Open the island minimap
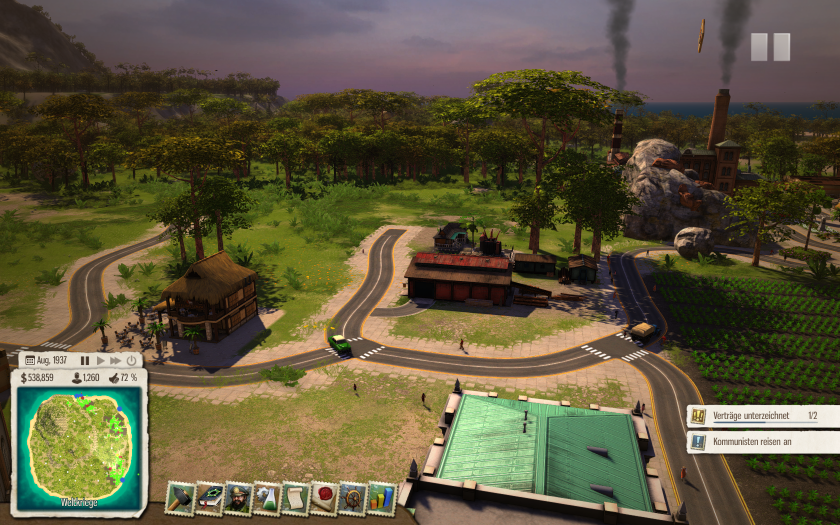The width and height of the screenshot is (840, 525). click(x=79, y=445)
